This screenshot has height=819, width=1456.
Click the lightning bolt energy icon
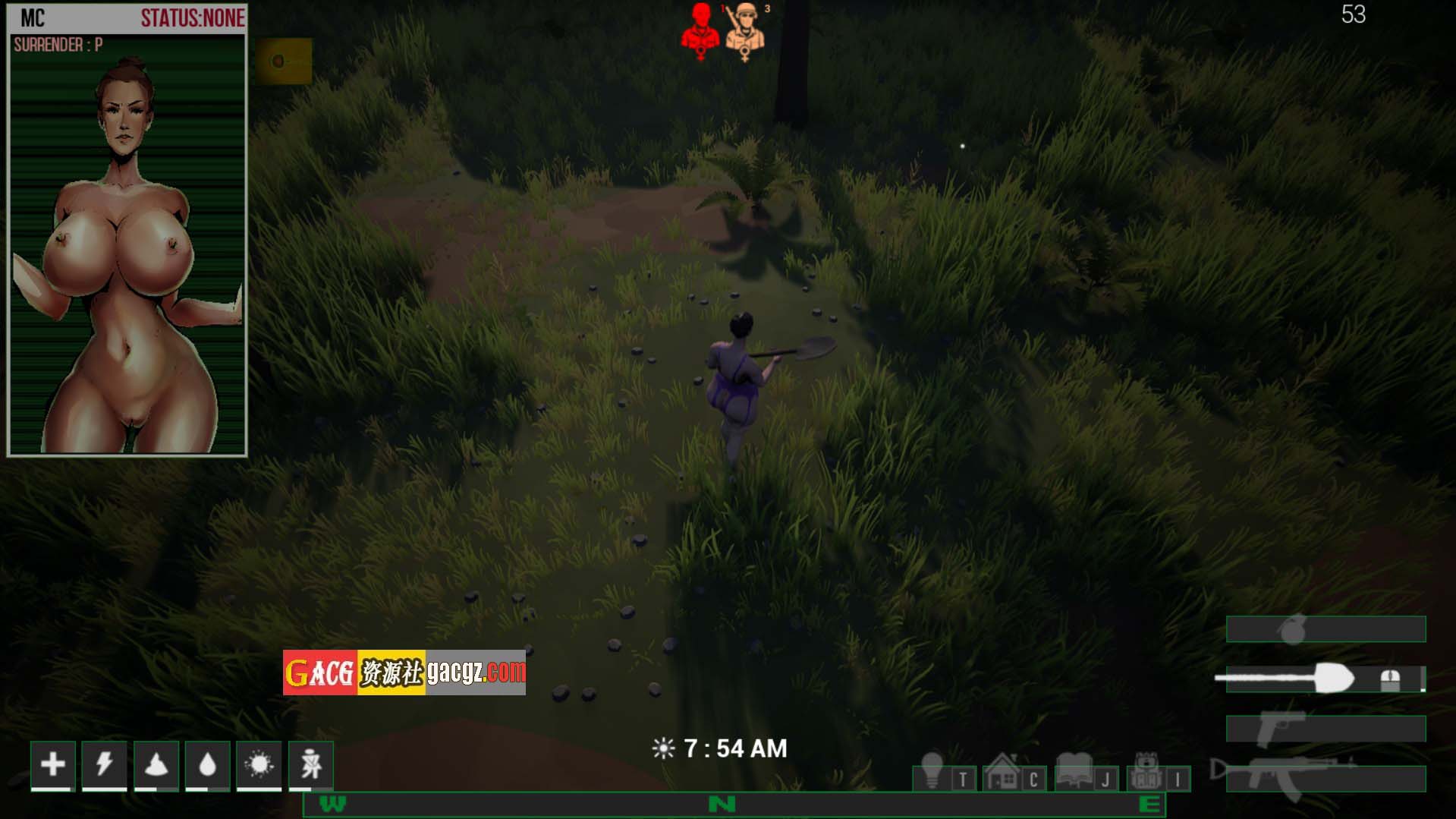click(105, 764)
